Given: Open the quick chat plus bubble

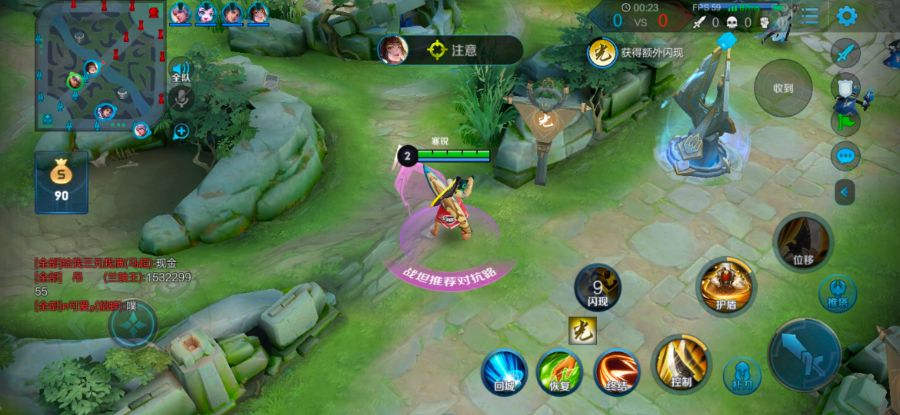Looking at the screenshot, I should pos(181,131).
